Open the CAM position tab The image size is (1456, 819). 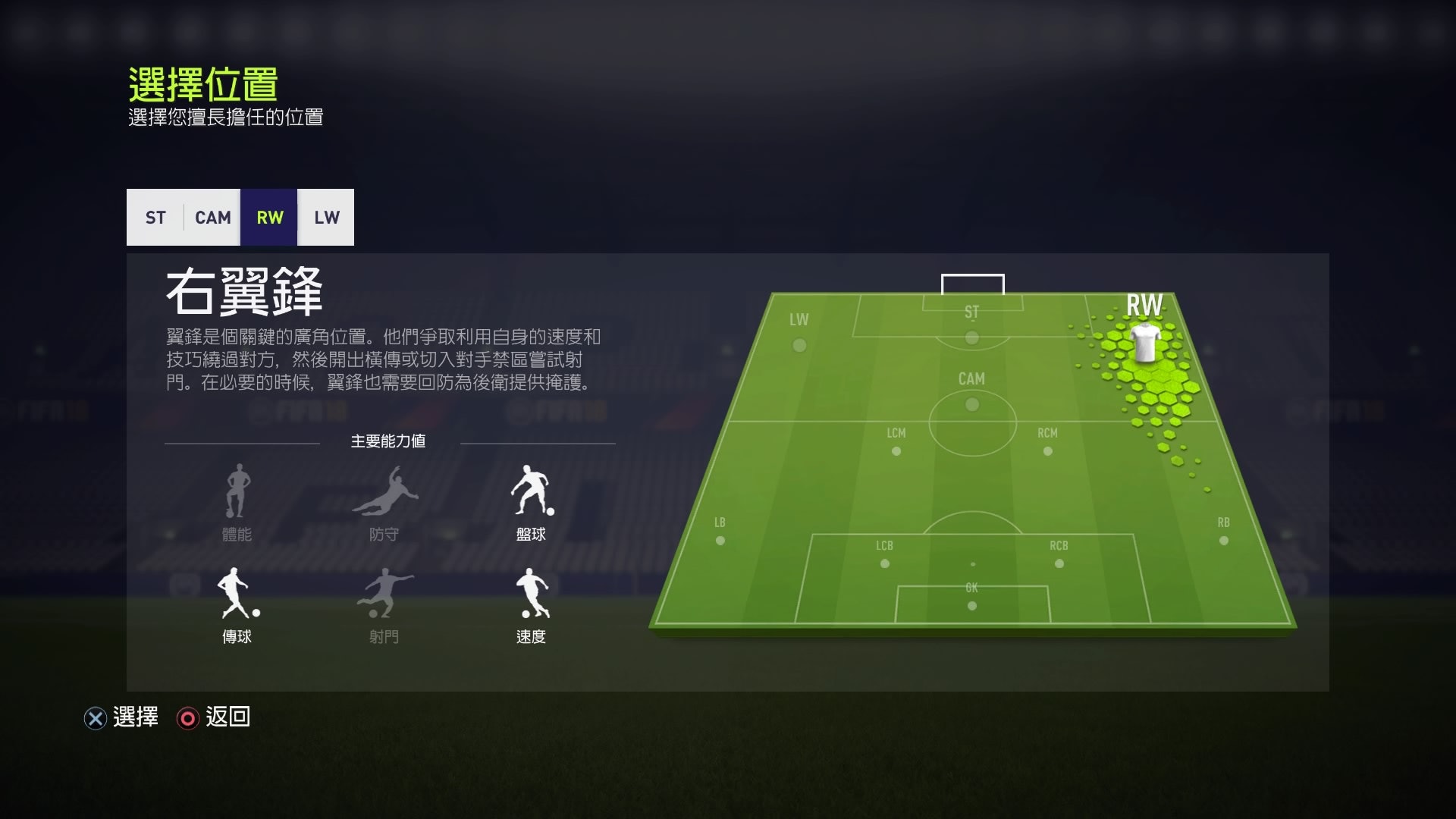(212, 218)
